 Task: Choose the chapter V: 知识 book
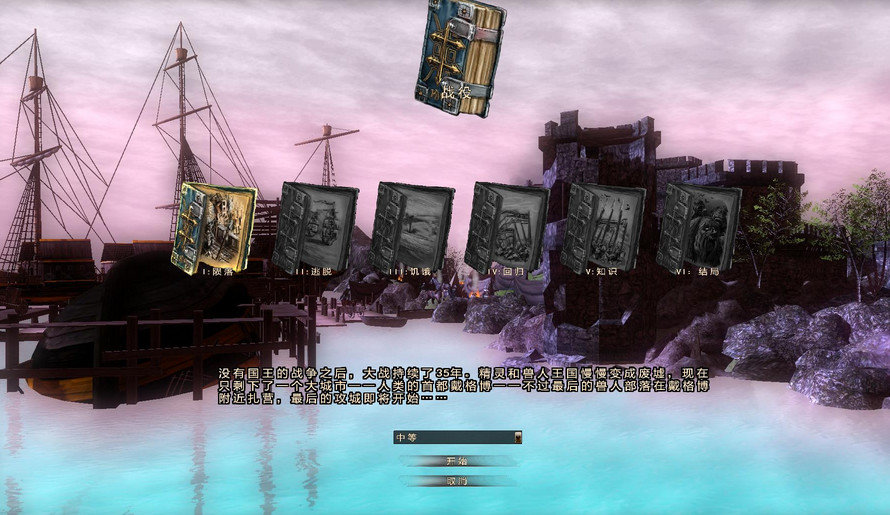pos(604,227)
